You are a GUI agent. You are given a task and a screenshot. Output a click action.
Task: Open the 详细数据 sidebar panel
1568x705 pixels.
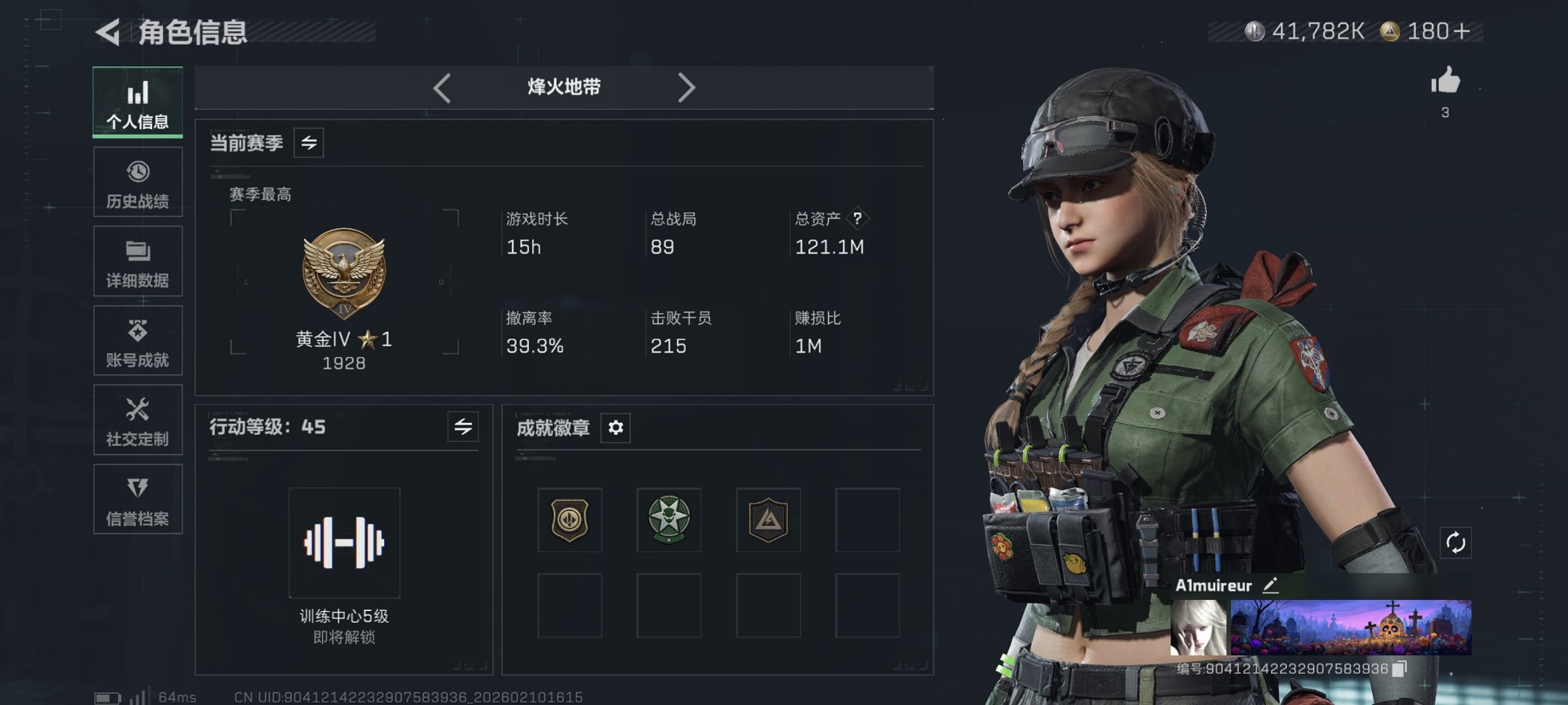137,261
